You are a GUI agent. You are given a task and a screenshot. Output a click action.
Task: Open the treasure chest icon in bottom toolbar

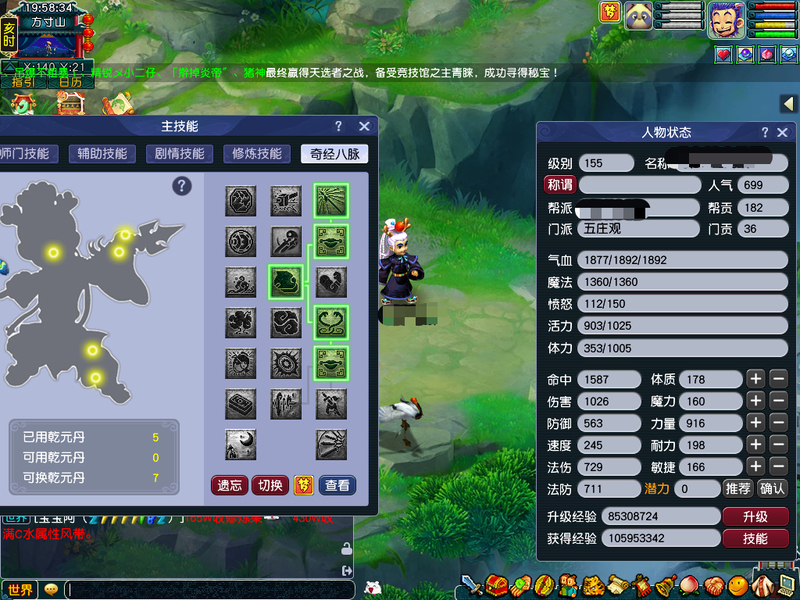click(x=497, y=585)
